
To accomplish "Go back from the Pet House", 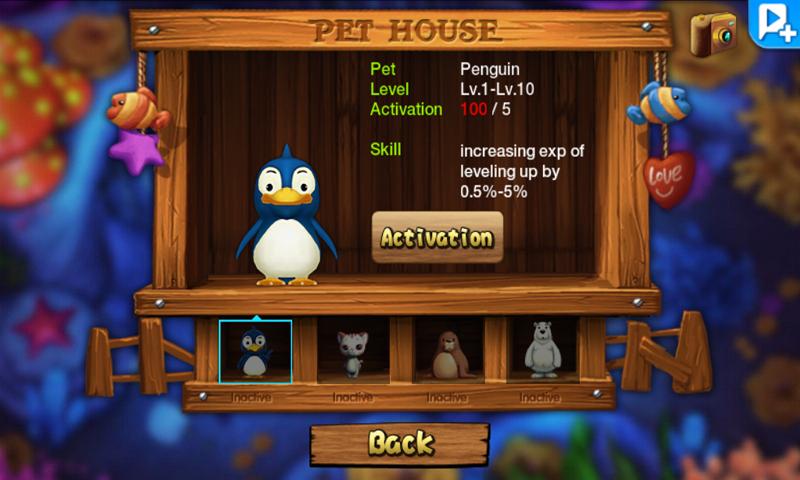I will click(399, 443).
